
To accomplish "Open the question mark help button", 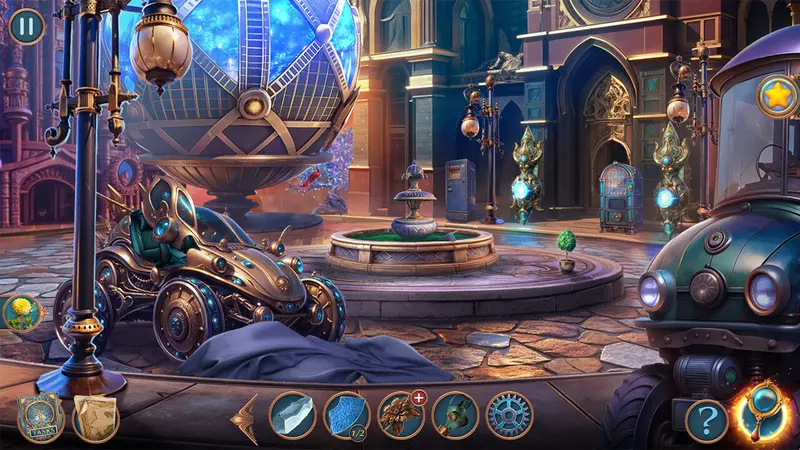I will click(x=706, y=420).
